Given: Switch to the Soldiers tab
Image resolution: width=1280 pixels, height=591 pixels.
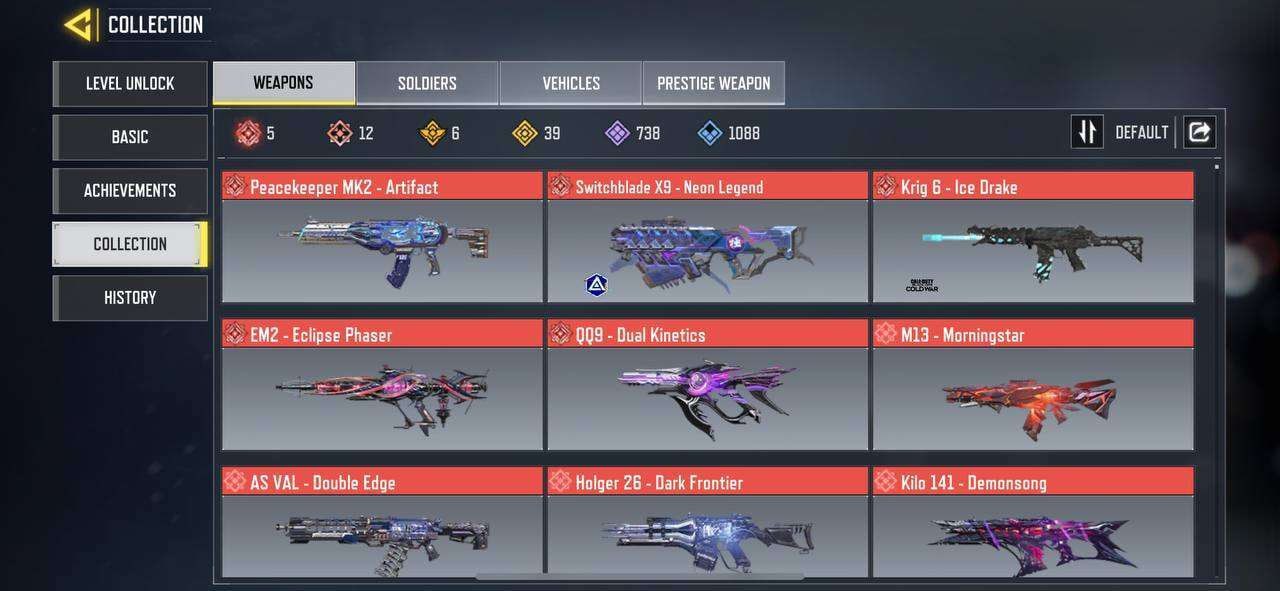Looking at the screenshot, I should pyautogui.click(x=427, y=83).
